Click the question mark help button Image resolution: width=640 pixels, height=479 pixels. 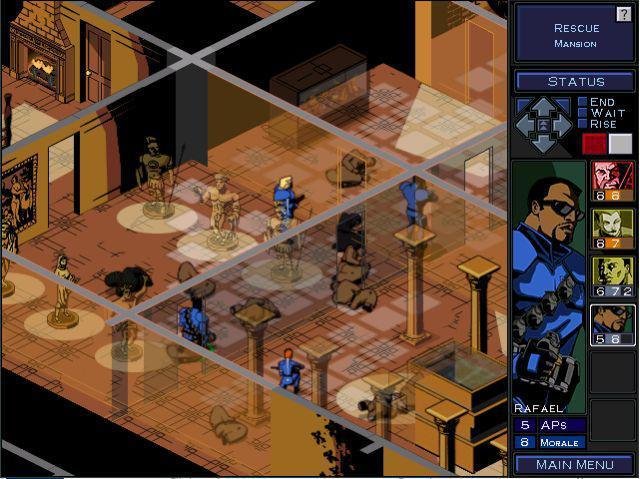[x=623, y=14]
